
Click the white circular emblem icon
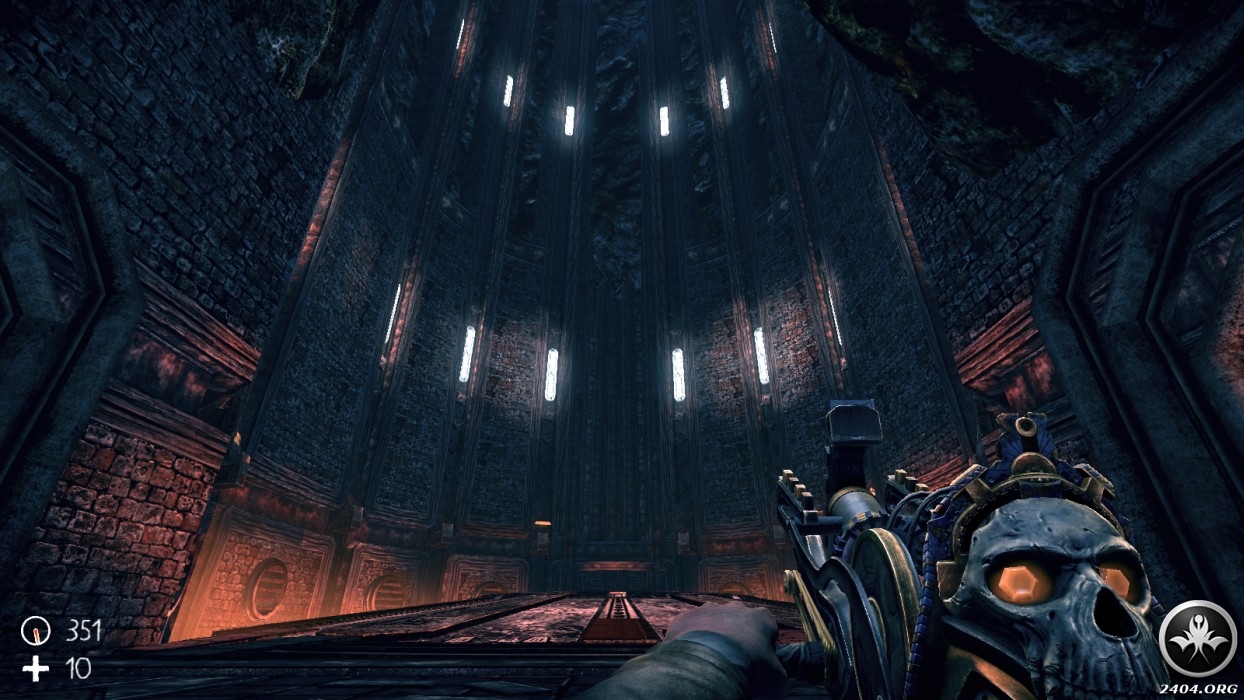point(1197,637)
